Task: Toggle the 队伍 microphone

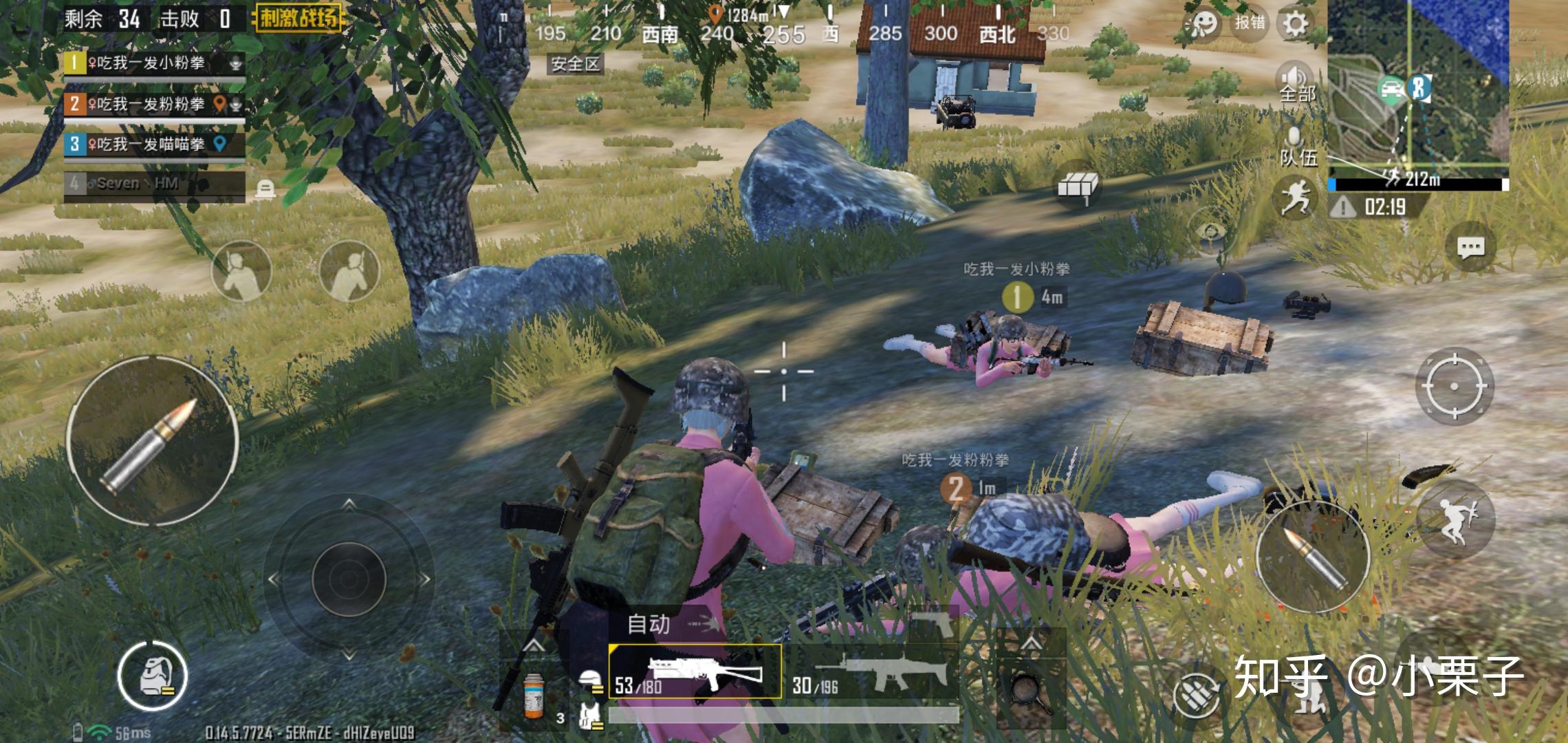Action: [1296, 146]
